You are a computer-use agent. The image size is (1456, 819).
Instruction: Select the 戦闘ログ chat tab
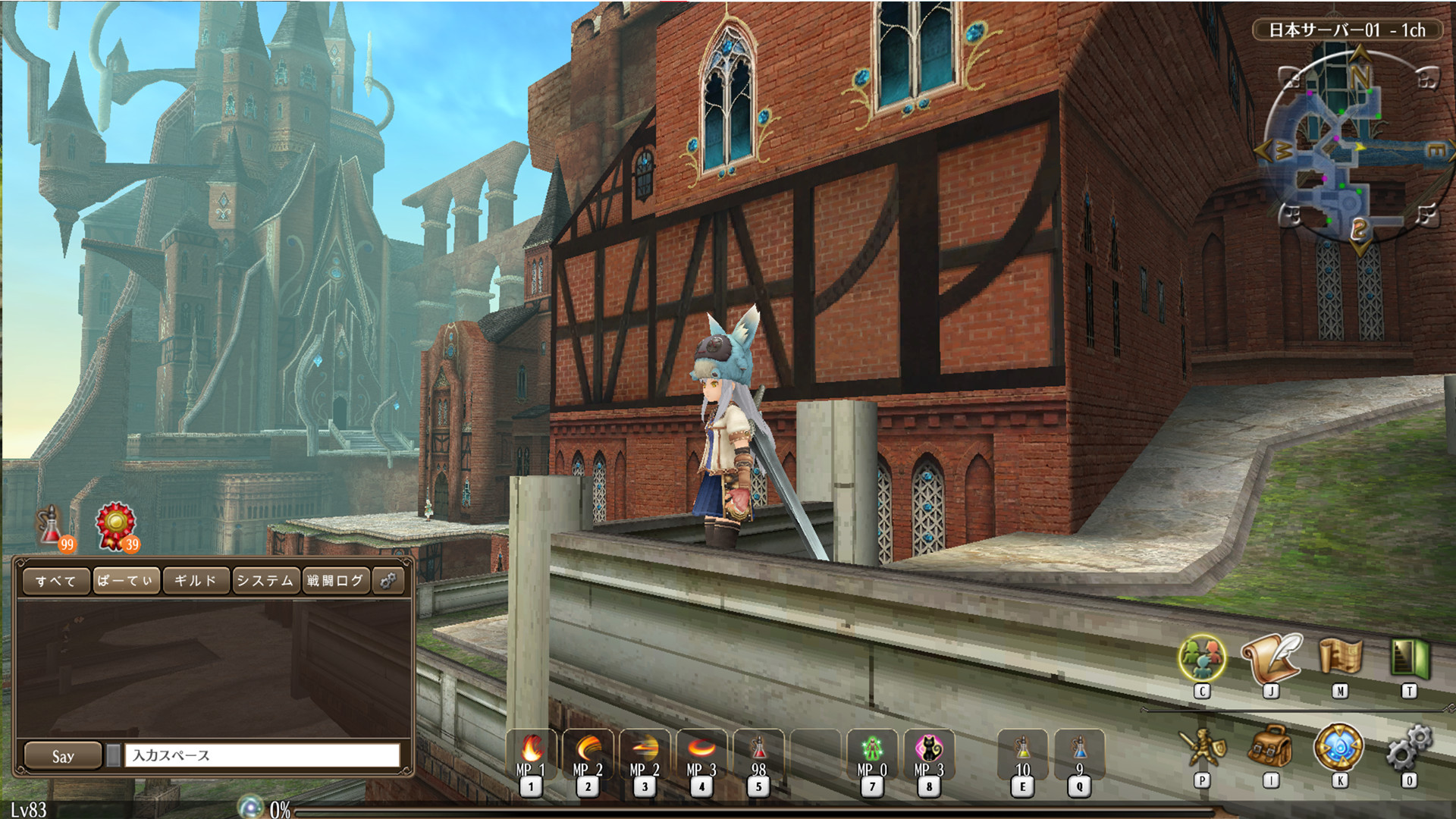point(335,581)
